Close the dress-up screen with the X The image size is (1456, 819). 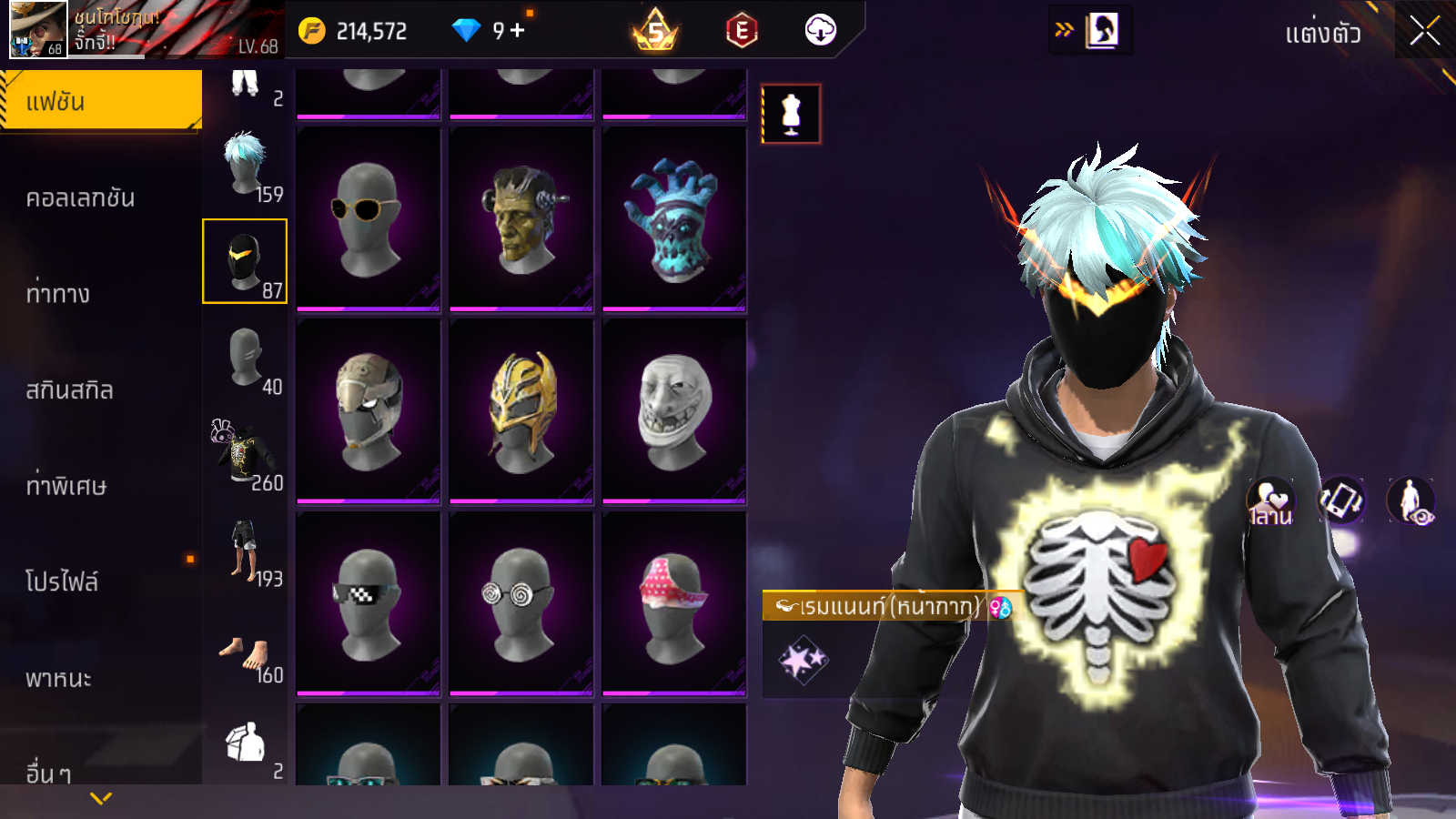click(x=1424, y=31)
